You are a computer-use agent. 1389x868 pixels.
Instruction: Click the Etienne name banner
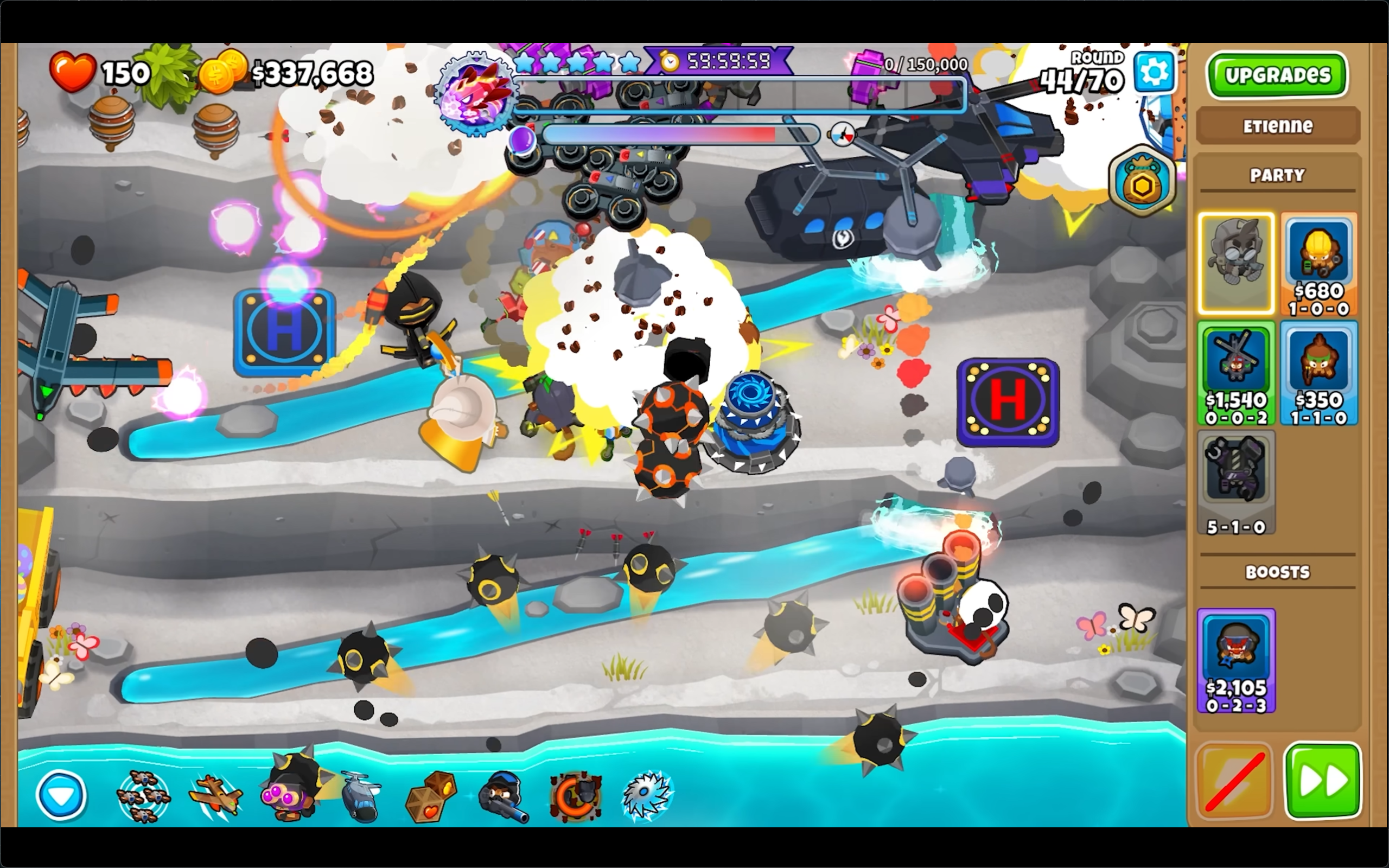coord(1278,126)
